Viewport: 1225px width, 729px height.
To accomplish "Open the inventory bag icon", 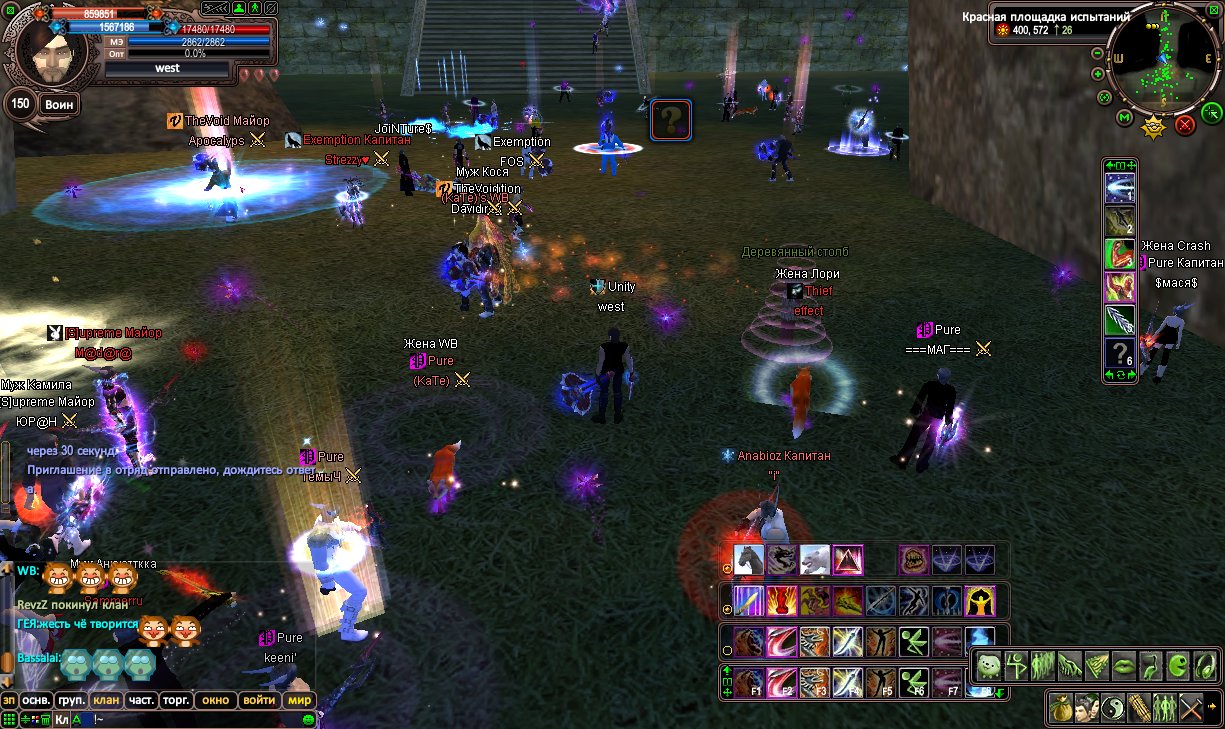I will pyautogui.click(x=1061, y=709).
